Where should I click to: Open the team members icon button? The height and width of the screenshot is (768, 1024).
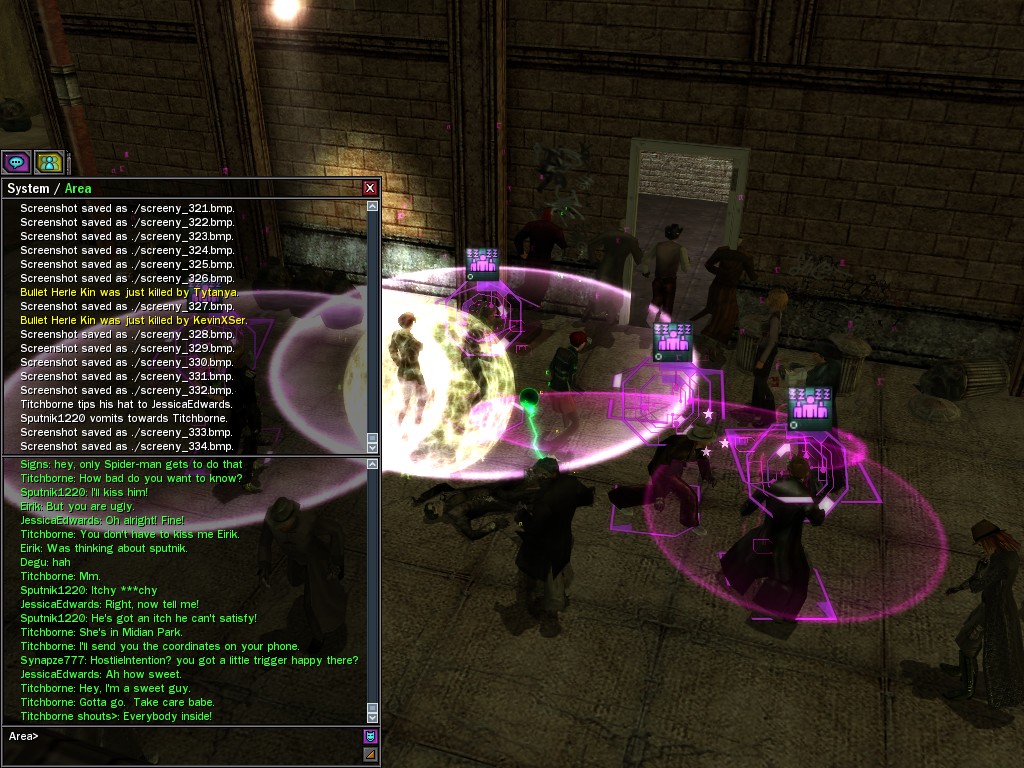(x=49, y=161)
